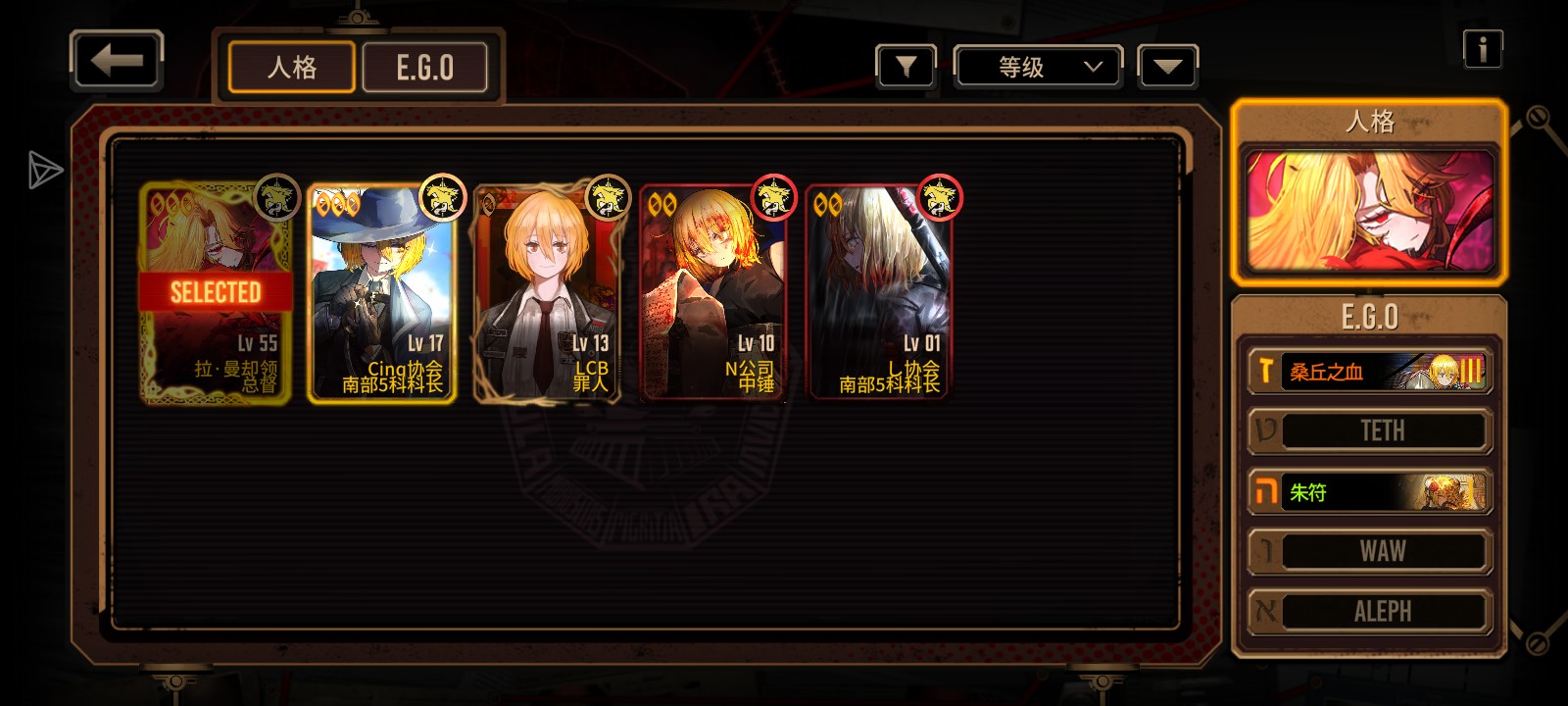1568x706 pixels.
Task: Switch to the E.G.O tab
Action: click(424, 68)
